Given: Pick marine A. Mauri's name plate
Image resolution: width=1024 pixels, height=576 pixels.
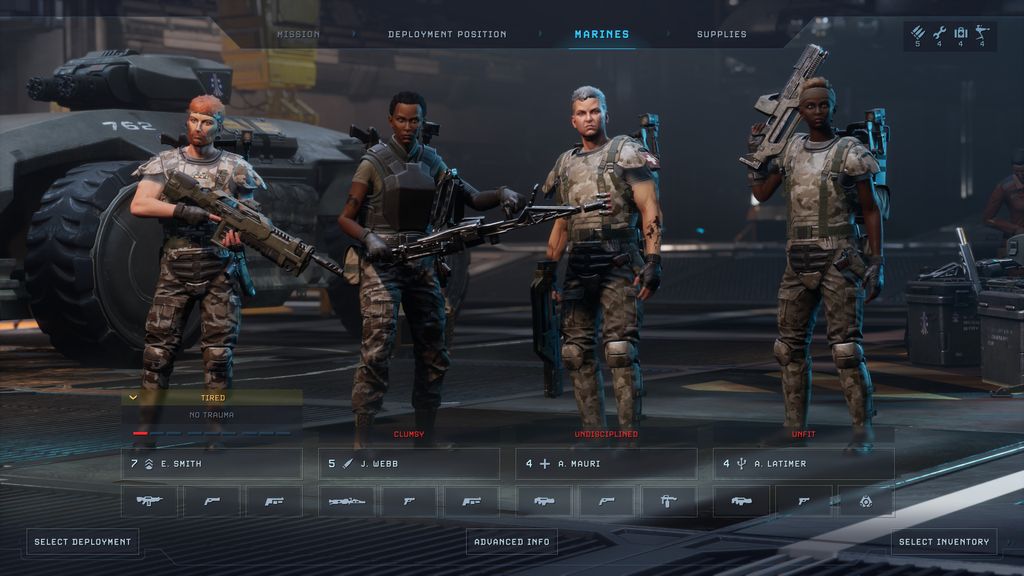Looking at the screenshot, I should (x=606, y=464).
